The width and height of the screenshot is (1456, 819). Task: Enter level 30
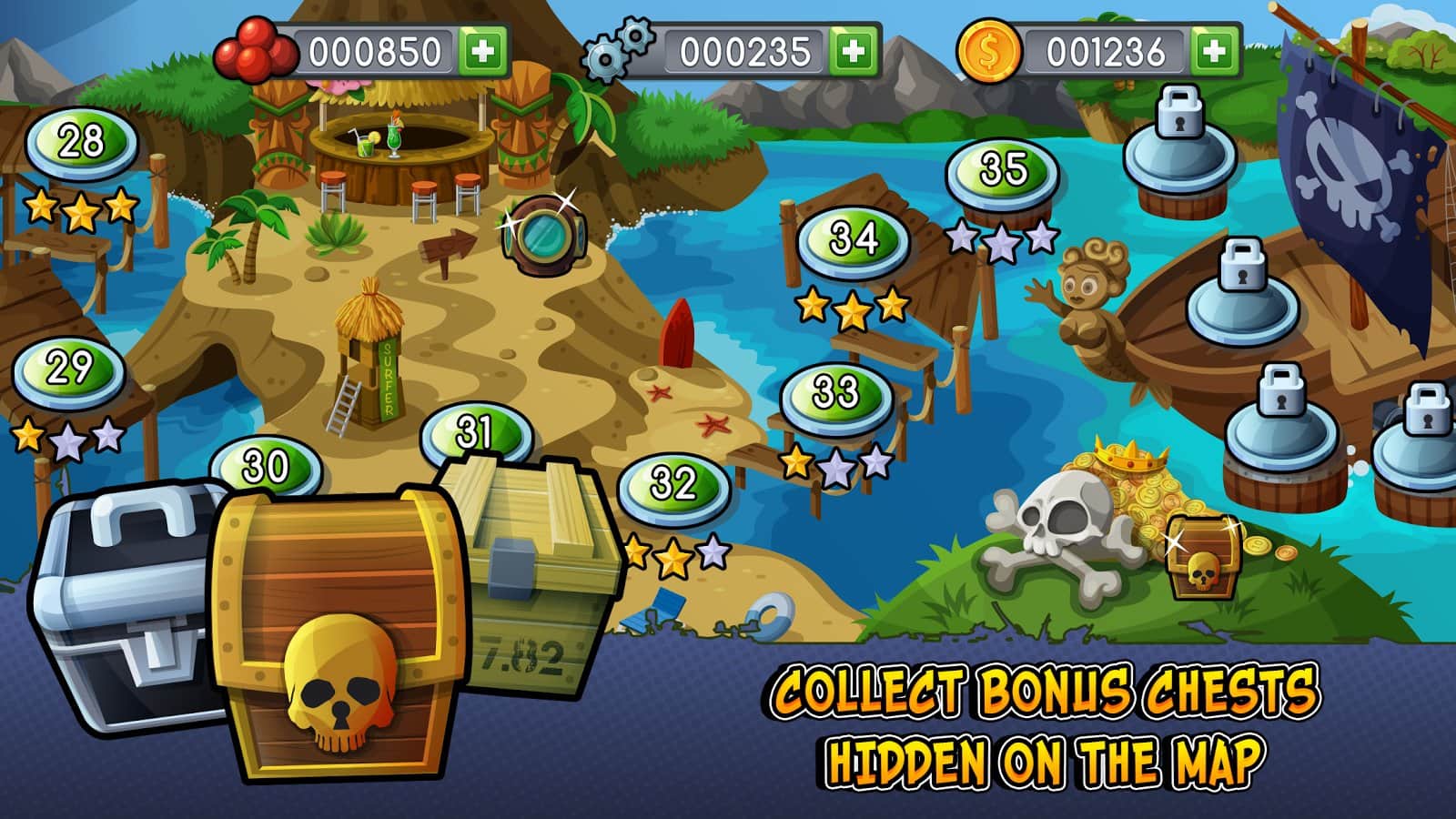coord(266,464)
